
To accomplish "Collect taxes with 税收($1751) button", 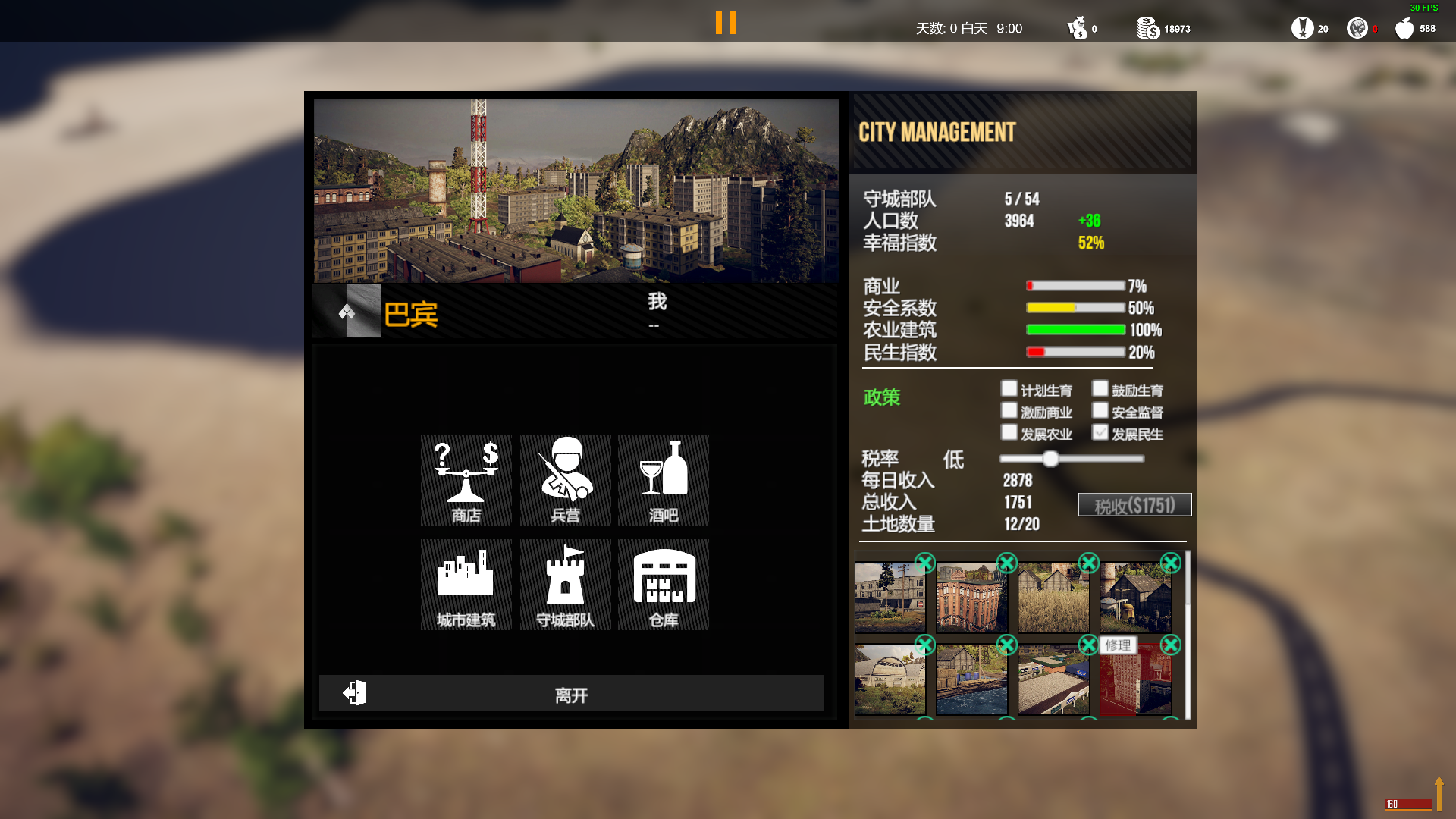I will 1134,505.
